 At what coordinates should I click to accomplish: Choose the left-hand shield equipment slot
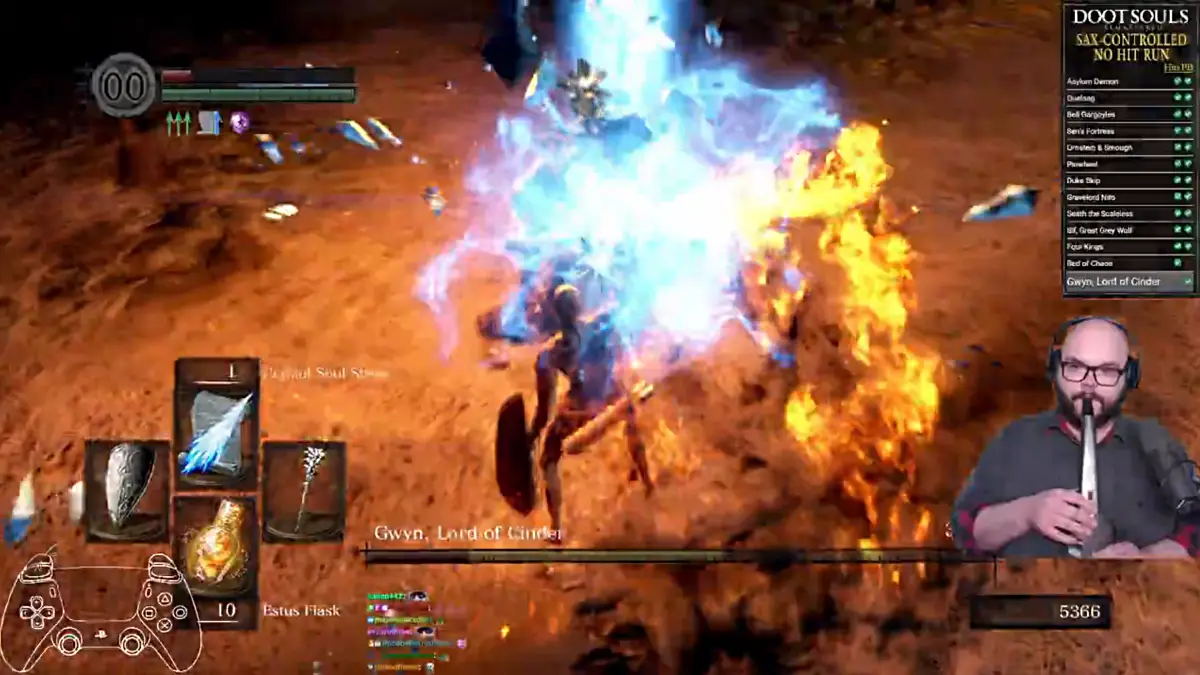[x=127, y=490]
